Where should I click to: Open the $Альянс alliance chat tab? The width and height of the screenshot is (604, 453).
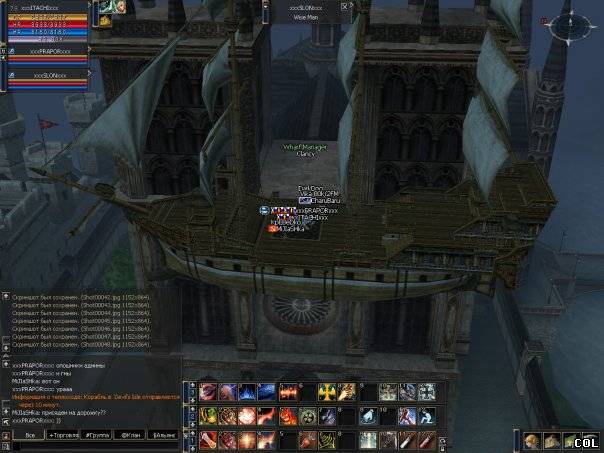coord(163,436)
